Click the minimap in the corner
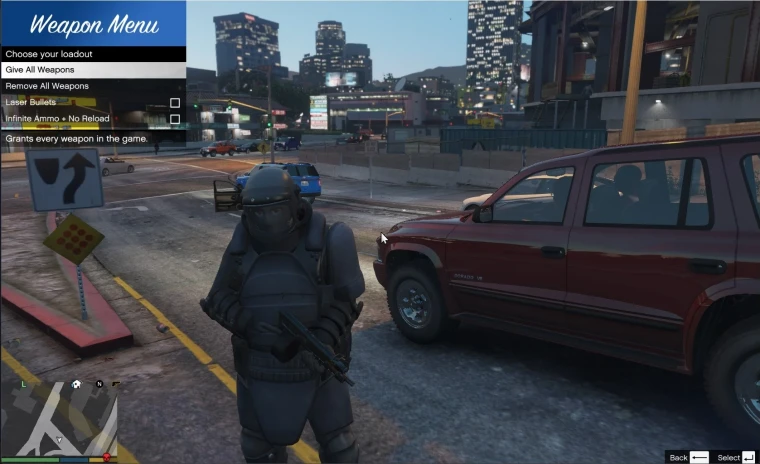 point(60,418)
